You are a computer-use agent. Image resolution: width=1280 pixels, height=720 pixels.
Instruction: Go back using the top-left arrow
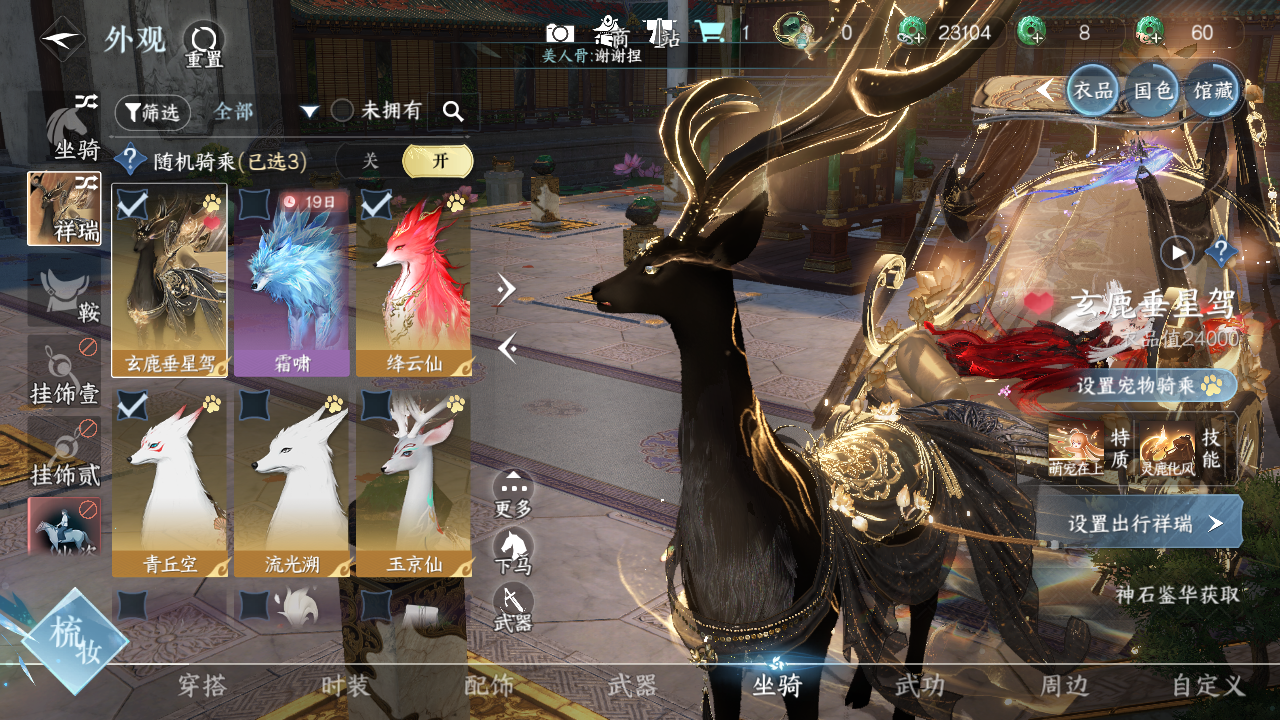pyautogui.click(x=63, y=39)
